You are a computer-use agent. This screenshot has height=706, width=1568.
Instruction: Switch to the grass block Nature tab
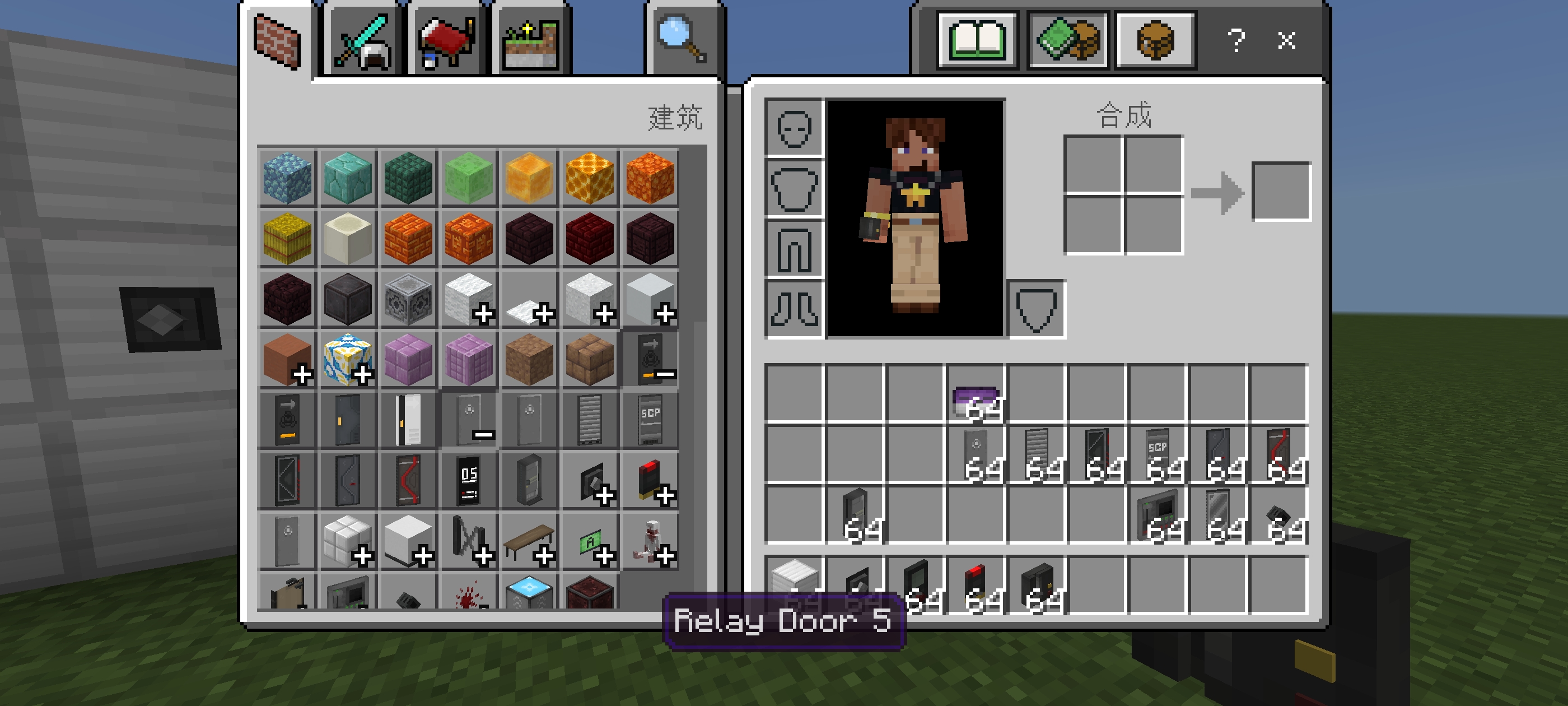click(x=531, y=43)
